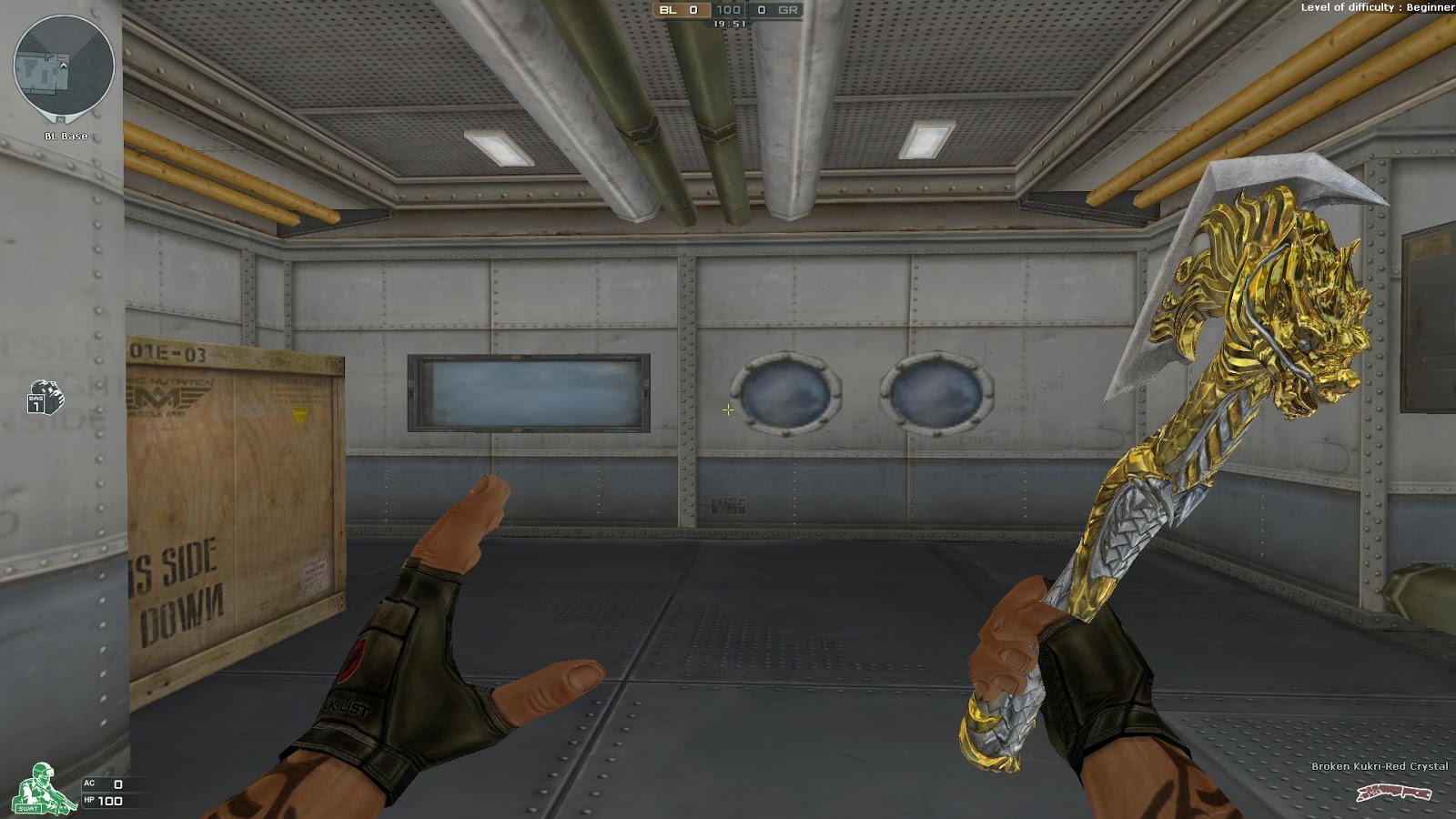1456x819 pixels.
Task: Click the Broken Kukri-Red Crystal weapon name
Action: (x=1380, y=766)
